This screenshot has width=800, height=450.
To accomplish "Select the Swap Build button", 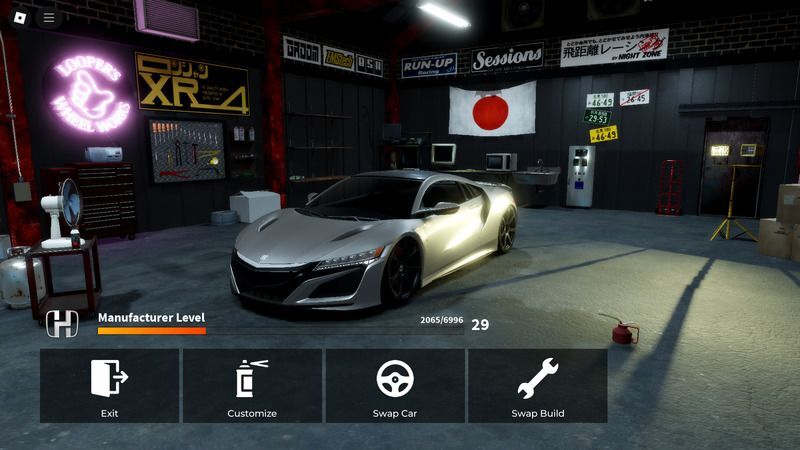I will click(x=538, y=385).
